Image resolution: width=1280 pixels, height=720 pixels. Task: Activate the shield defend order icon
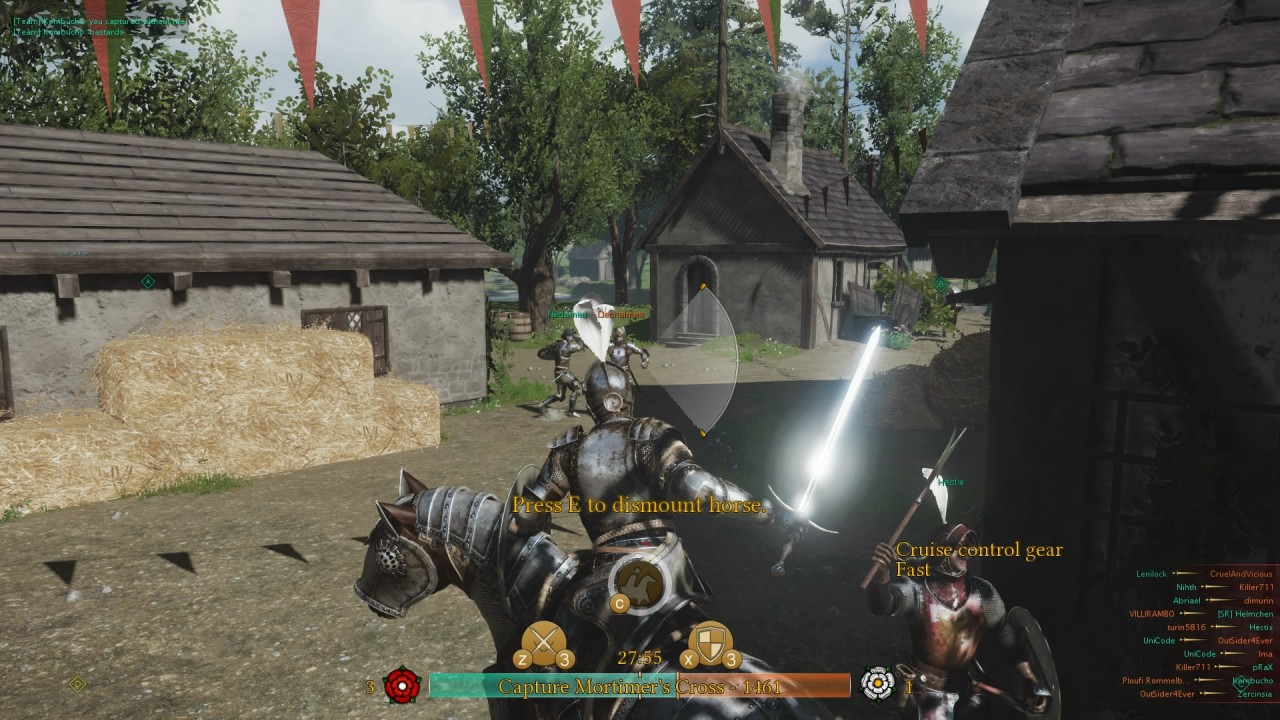[710, 641]
